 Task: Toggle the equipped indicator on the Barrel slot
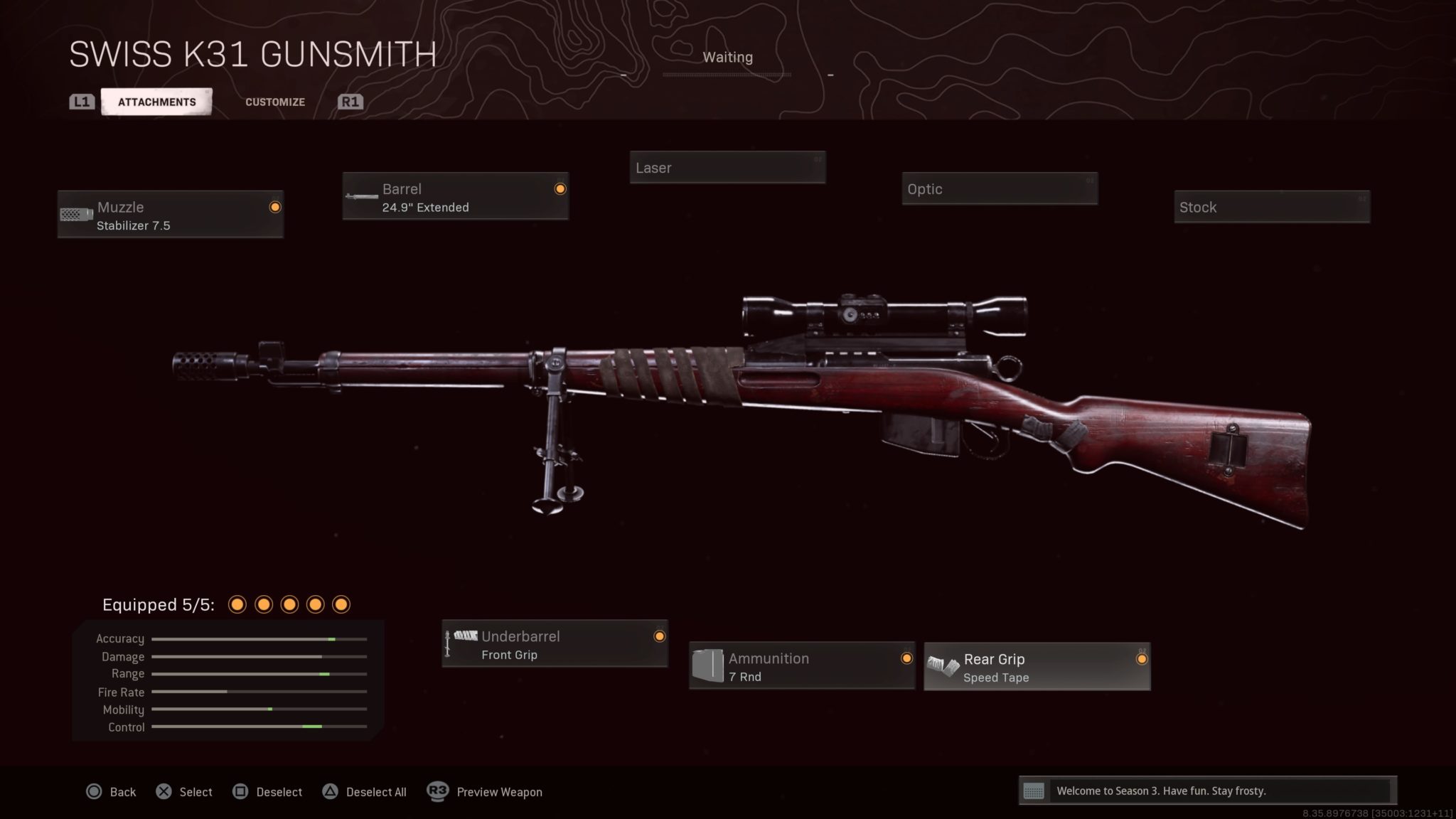pos(561,188)
